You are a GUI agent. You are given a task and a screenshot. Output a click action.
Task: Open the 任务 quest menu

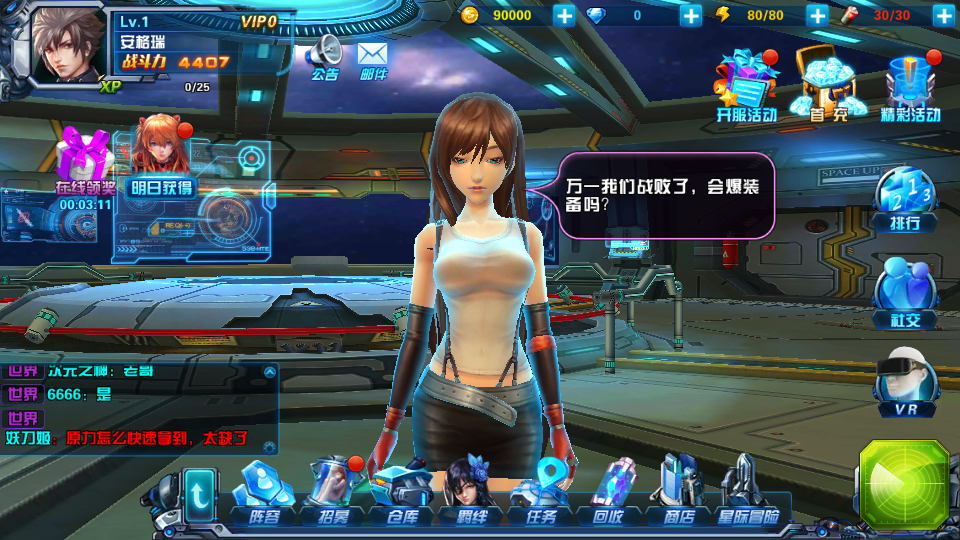point(540,495)
